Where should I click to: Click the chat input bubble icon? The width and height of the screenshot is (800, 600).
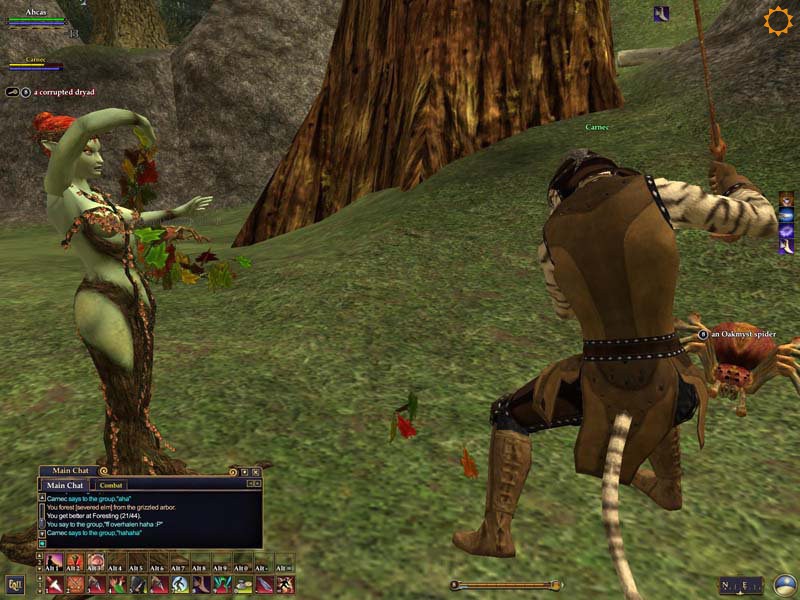(42, 543)
